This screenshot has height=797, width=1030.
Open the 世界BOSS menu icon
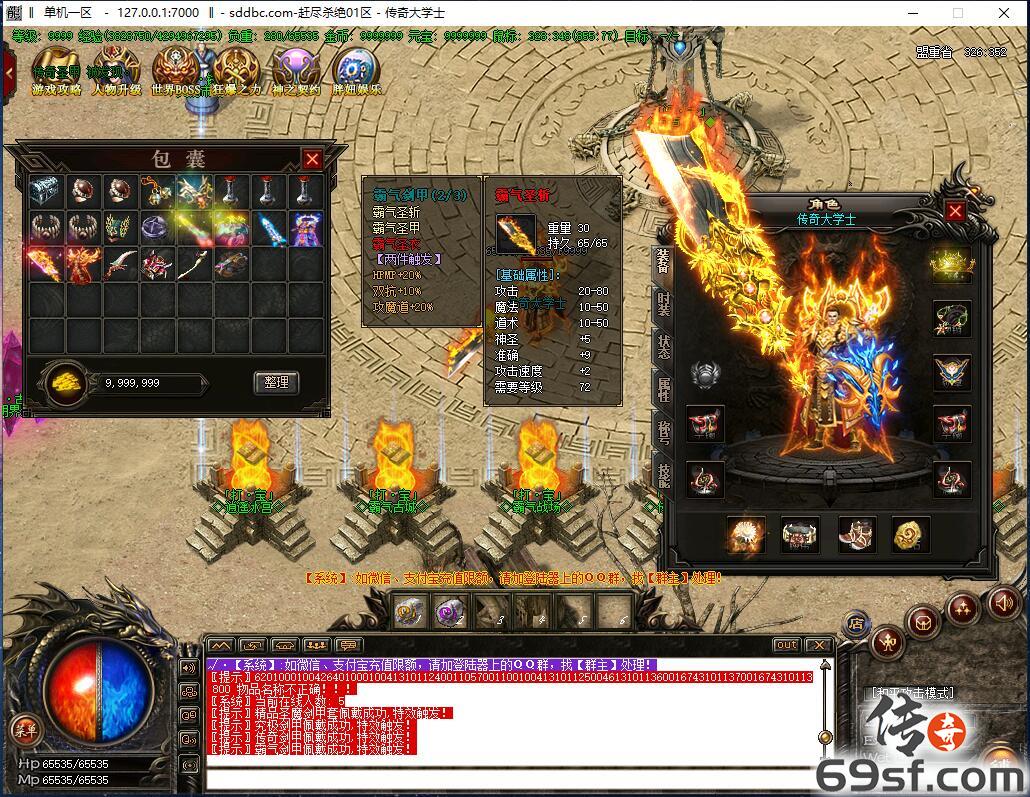(x=176, y=71)
